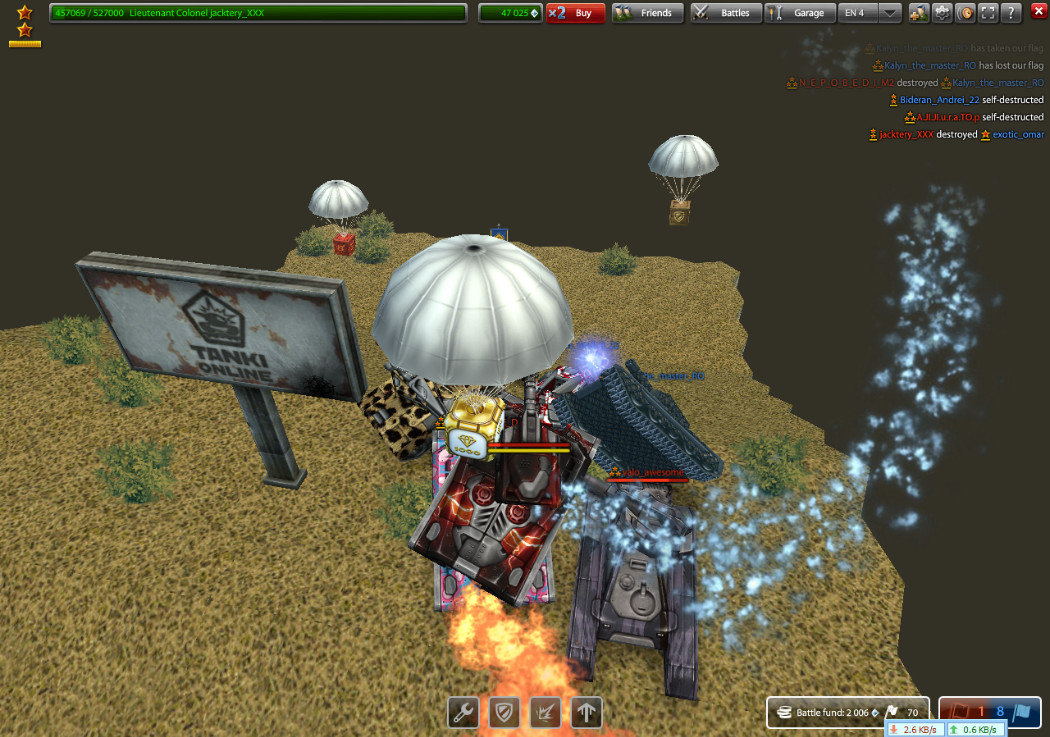1050x737 pixels.
Task: Activate the double armor shield supply
Action: [504, 712]
